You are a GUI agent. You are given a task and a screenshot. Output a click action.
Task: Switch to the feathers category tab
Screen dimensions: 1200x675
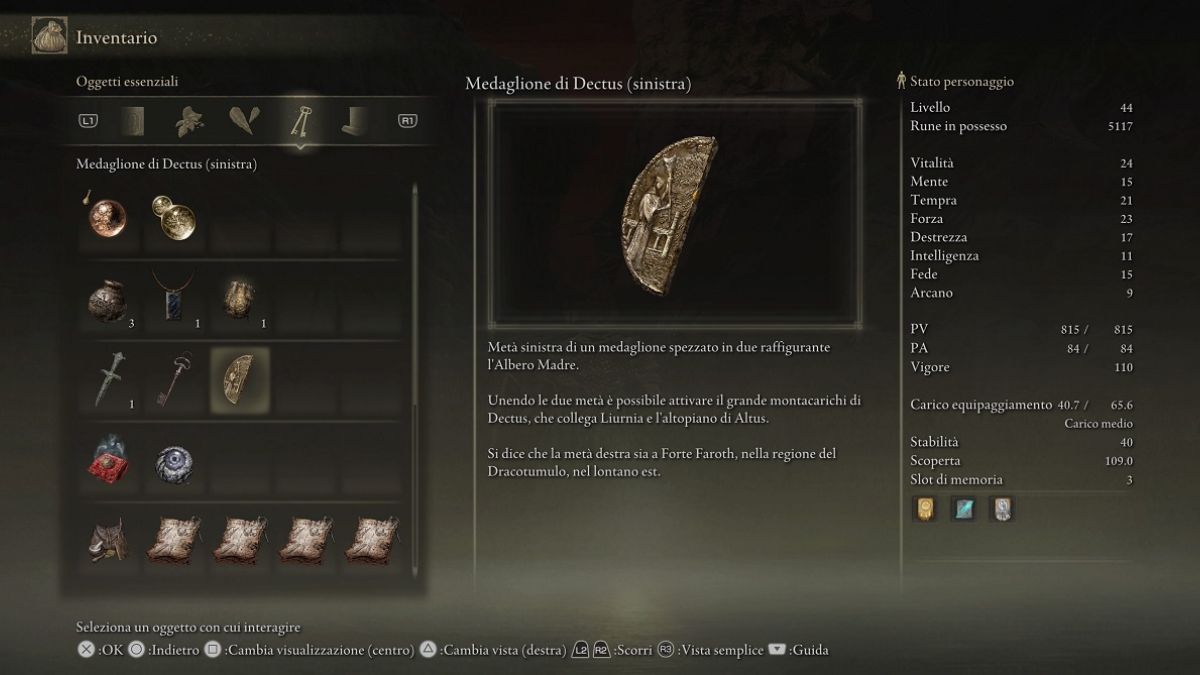pos(243,121)
